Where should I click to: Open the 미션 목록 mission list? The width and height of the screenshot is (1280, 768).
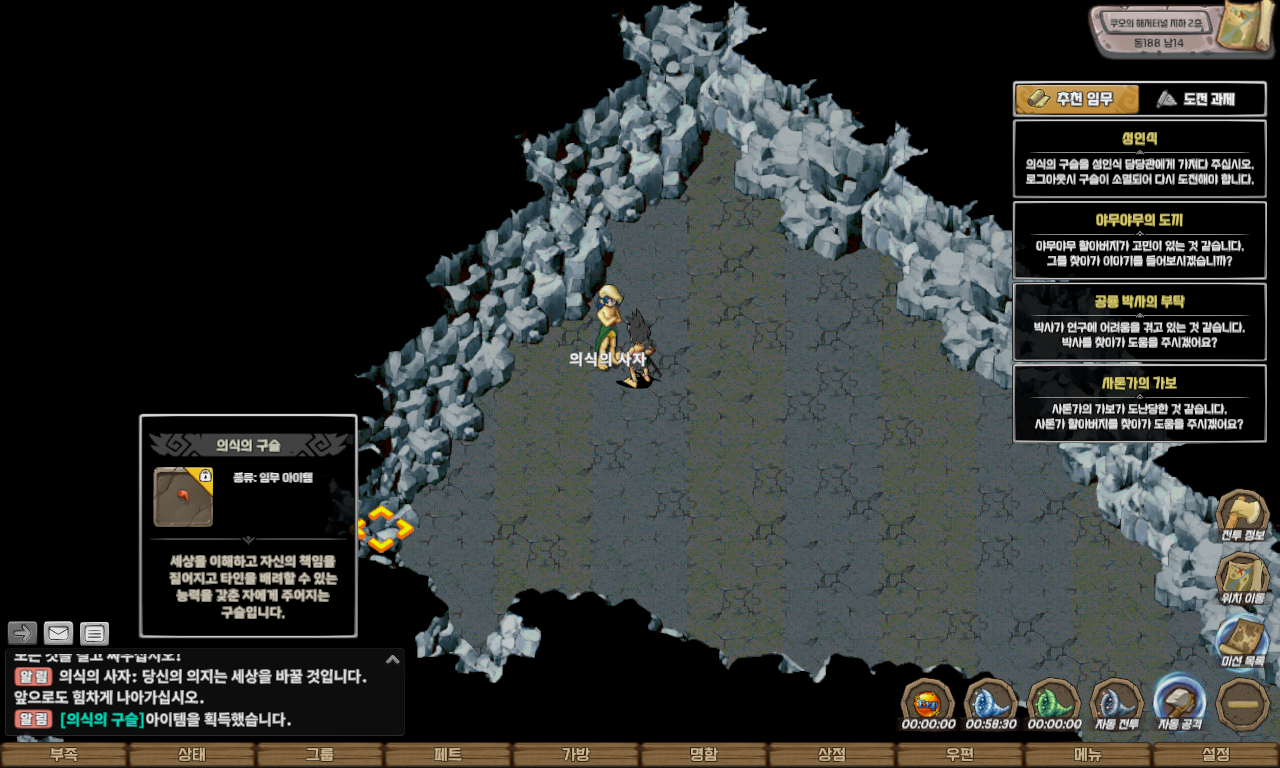[1242, 642]
